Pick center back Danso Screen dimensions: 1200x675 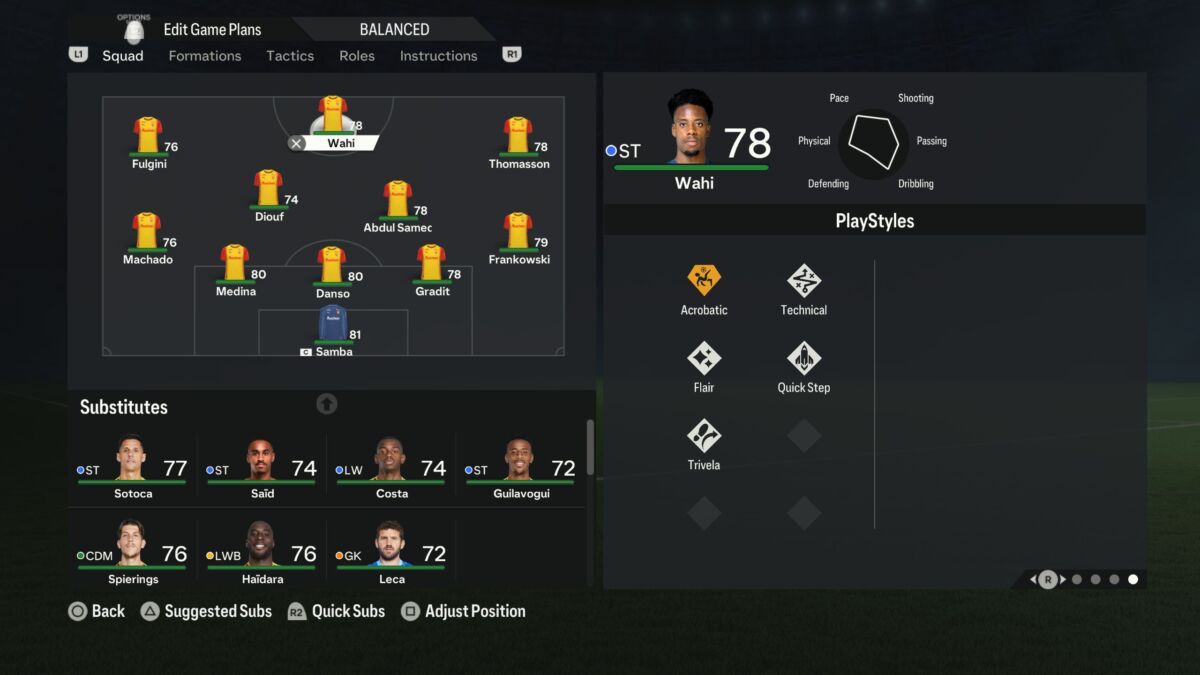[332, 267]
